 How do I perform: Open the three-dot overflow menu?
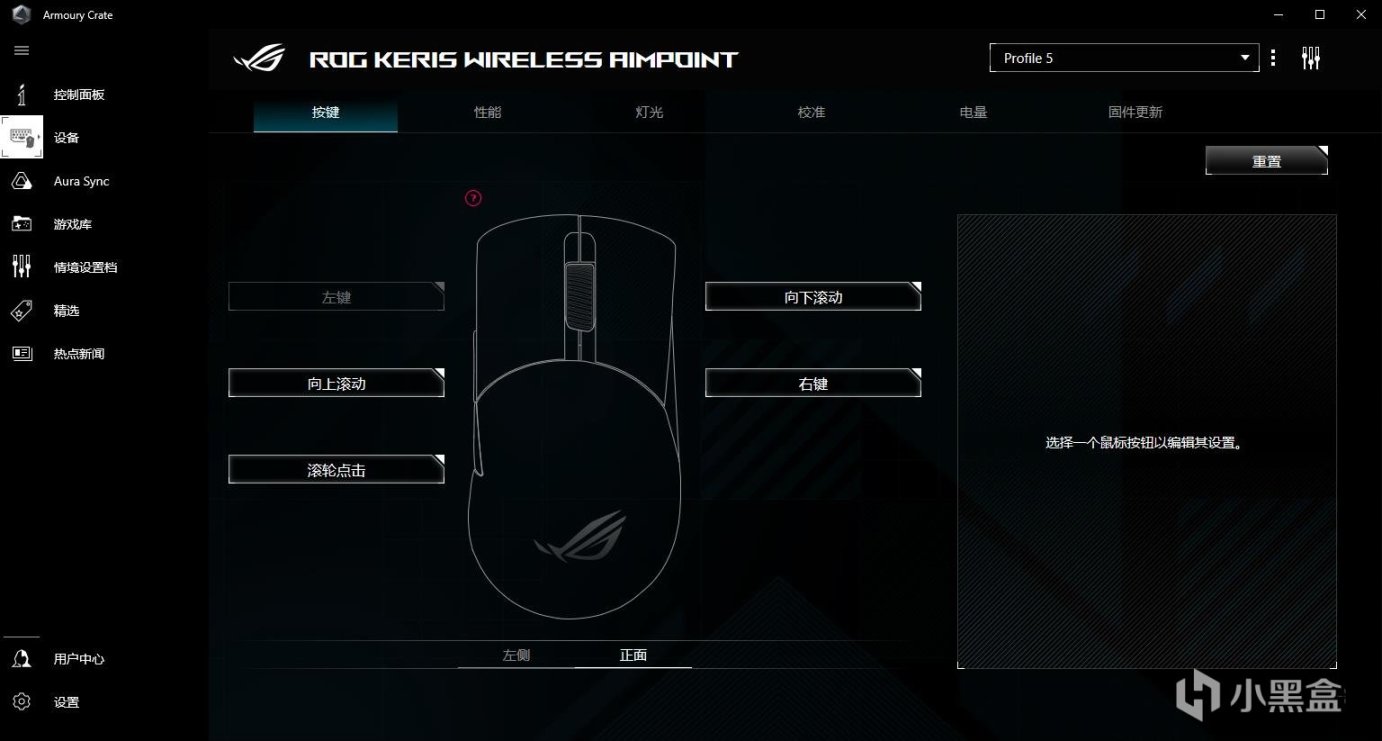point(1273,57)
